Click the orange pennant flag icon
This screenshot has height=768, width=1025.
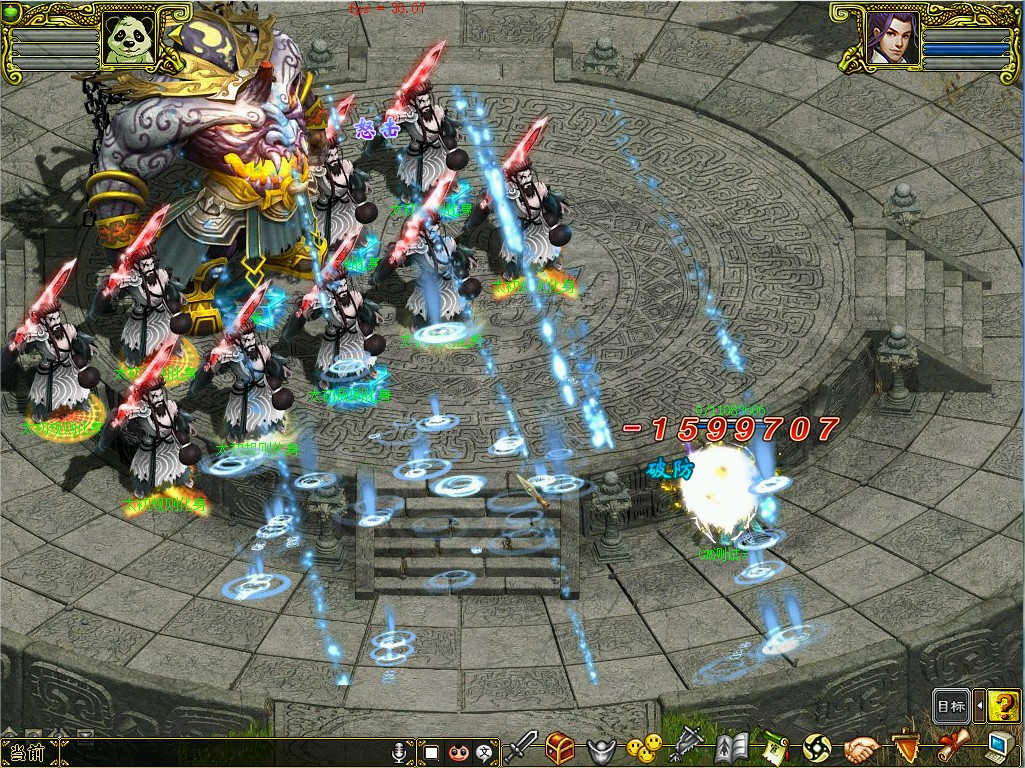906,746
